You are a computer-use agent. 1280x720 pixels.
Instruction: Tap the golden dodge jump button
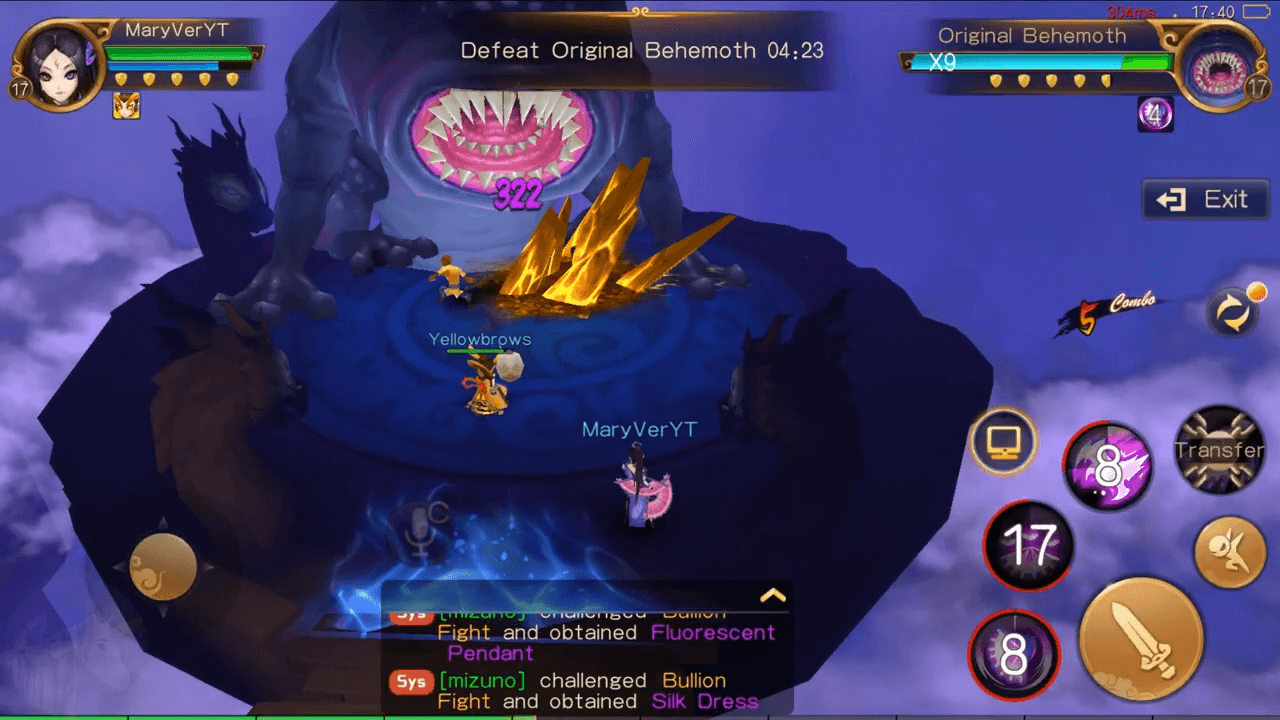[x=1229, y=552]
